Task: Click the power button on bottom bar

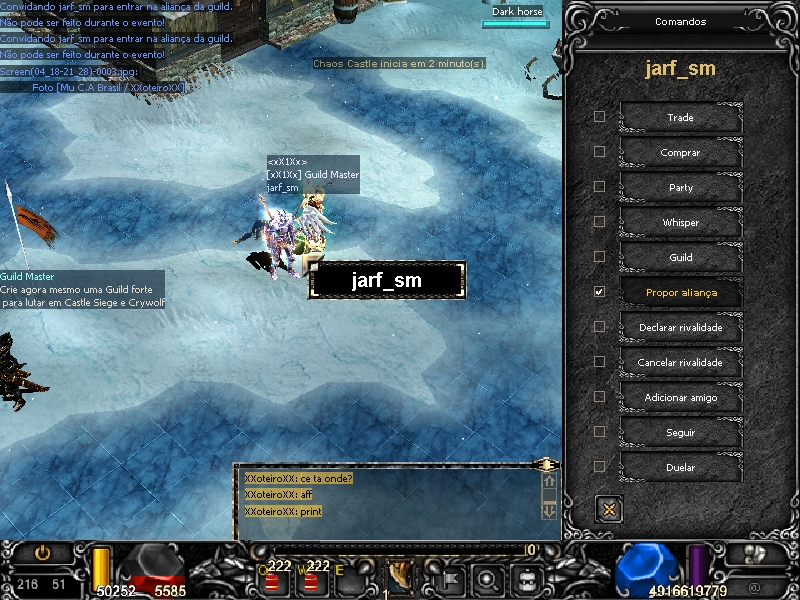Action: coord(42,552)
